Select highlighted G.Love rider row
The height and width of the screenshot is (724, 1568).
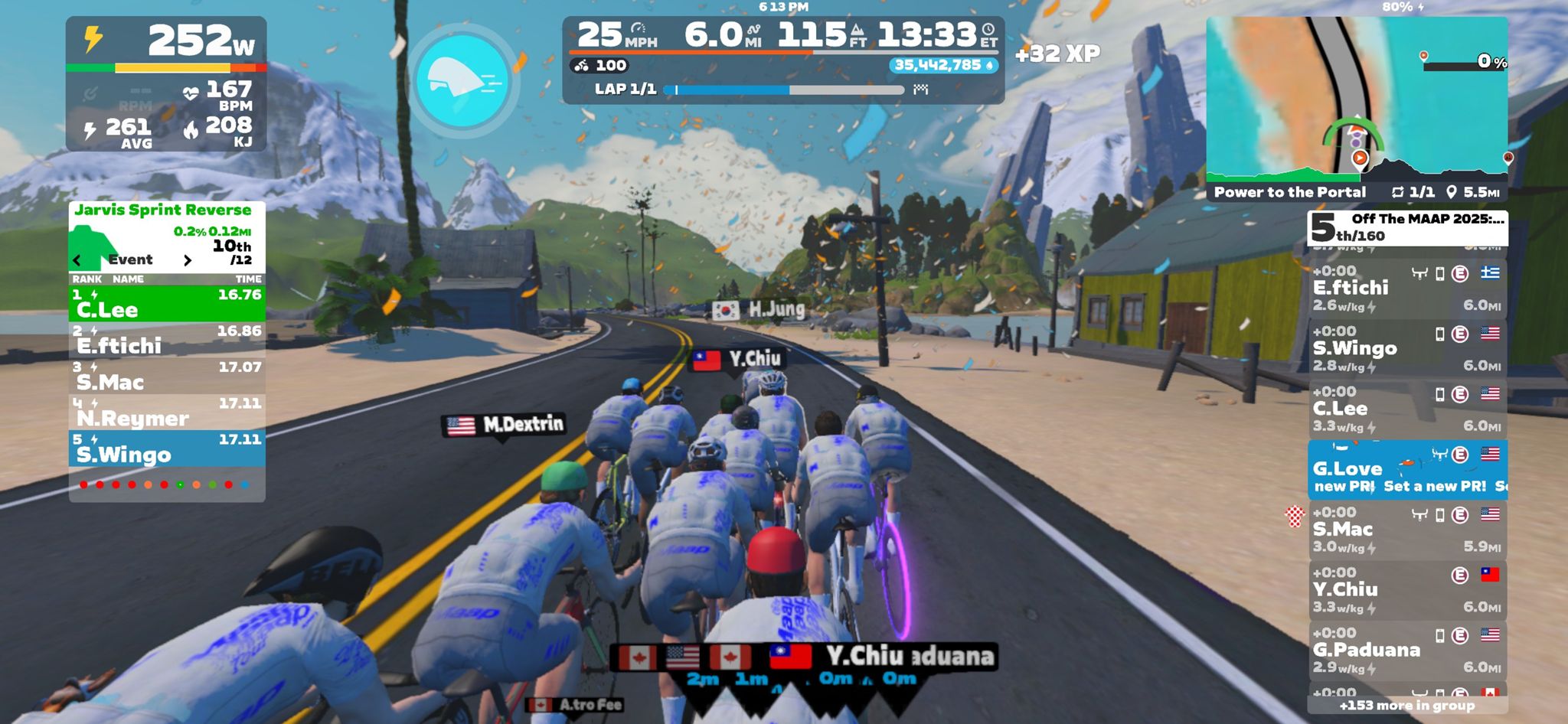click(1406, 469)
